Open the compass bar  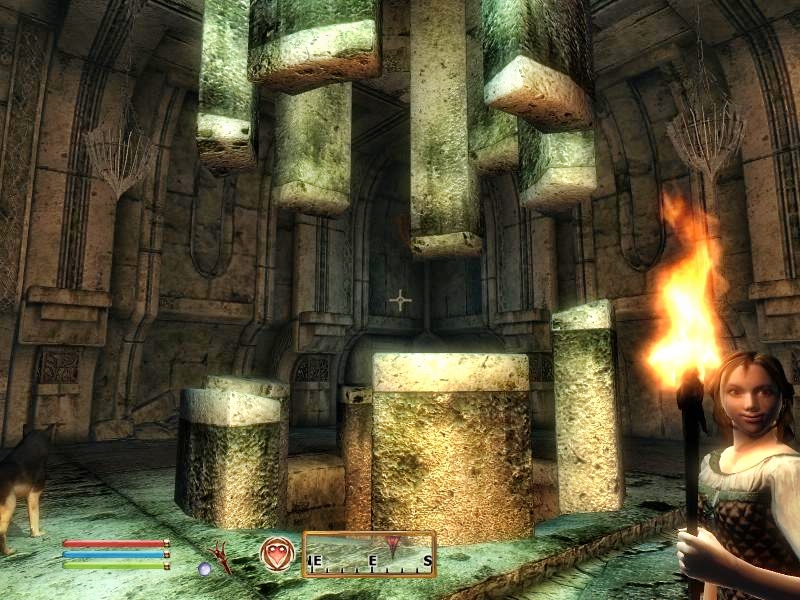pos(369,554)
